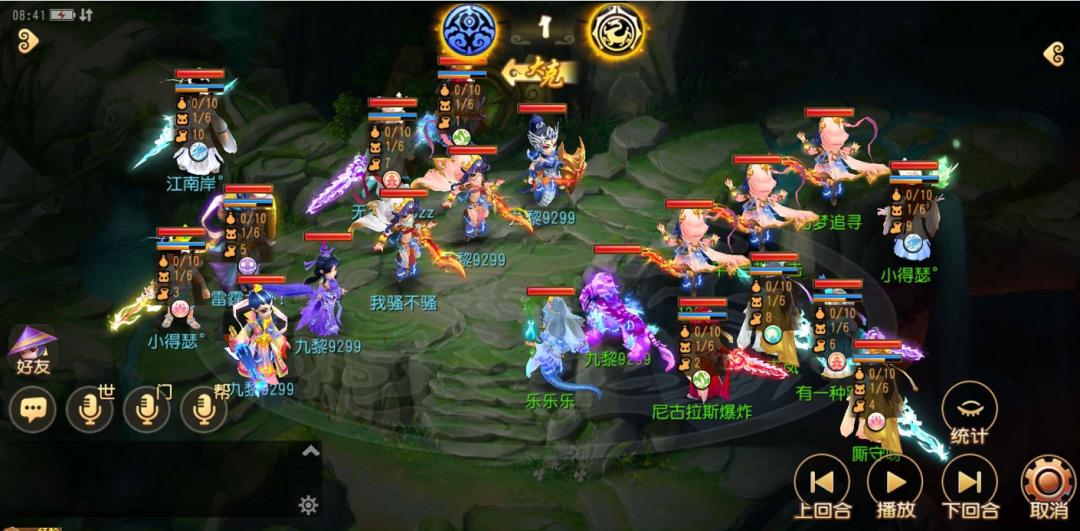Screen dimensions: 1080x531
Task: Cancel with the 取消 gear button
Action: 1046,483
